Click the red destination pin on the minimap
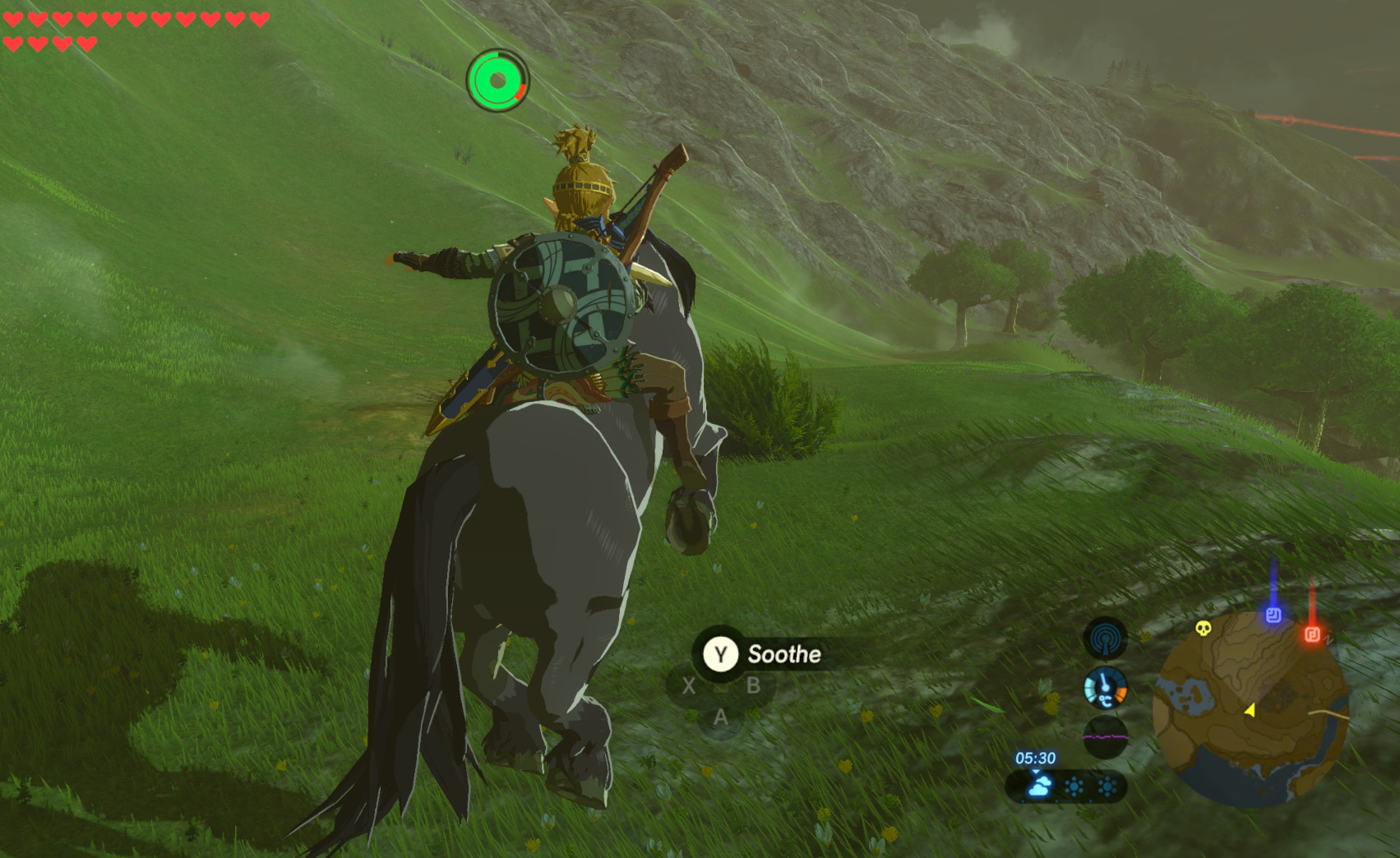1400x858 pixels. (1312, 633)
